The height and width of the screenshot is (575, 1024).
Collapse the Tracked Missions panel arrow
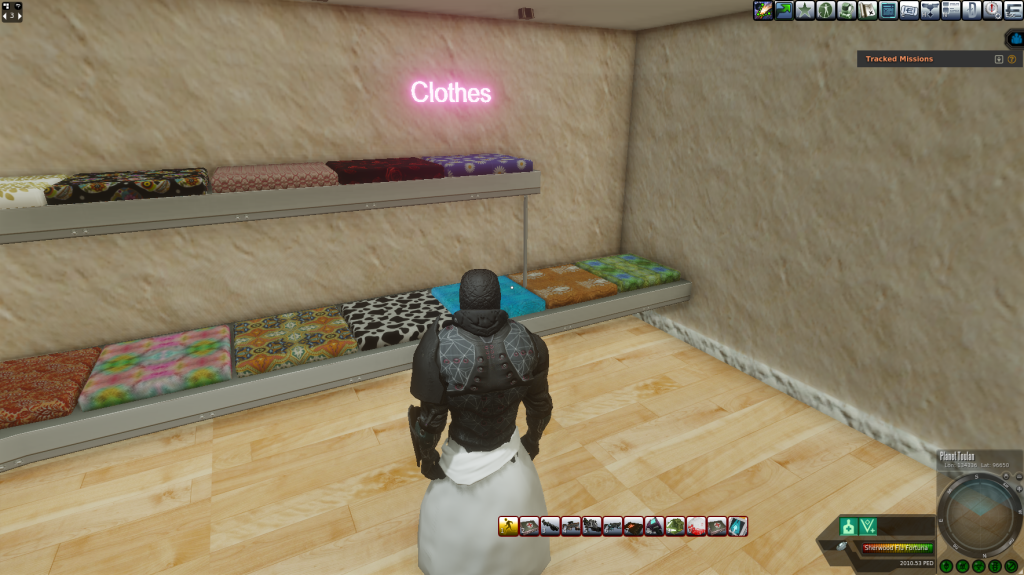point(998,59)
